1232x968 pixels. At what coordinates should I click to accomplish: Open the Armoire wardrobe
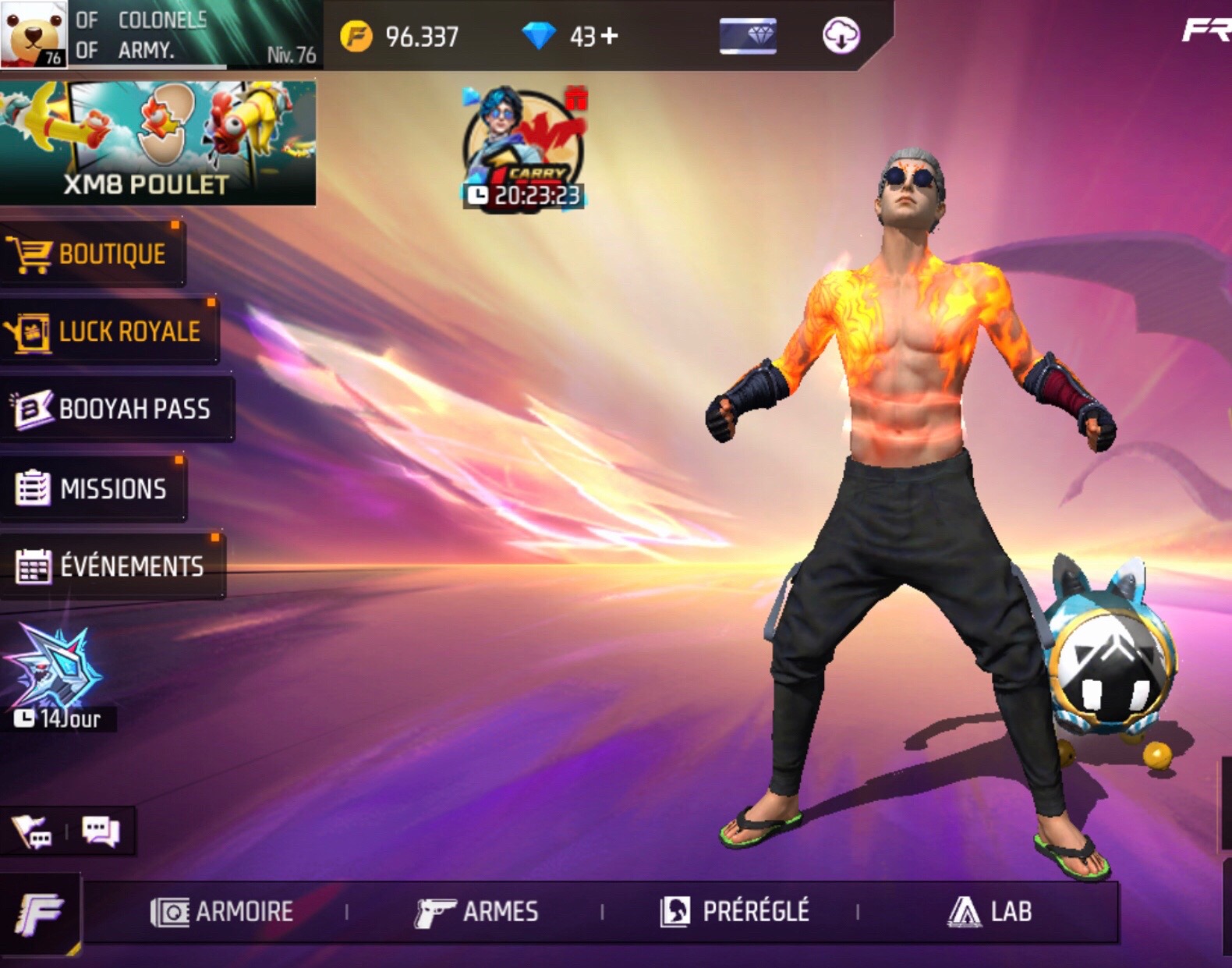click(222, 911)
